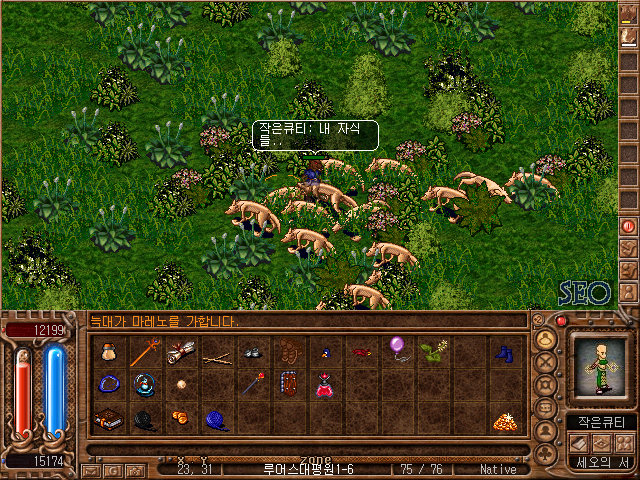Pick the blue boots item
Viewport: 640px width, 480px height.
(x=506, y=352)
